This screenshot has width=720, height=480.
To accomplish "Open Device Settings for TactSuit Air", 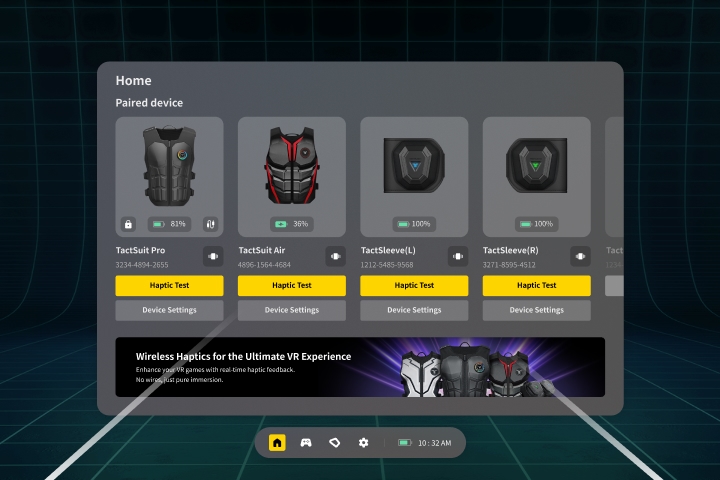I will [x=292, y=310].
